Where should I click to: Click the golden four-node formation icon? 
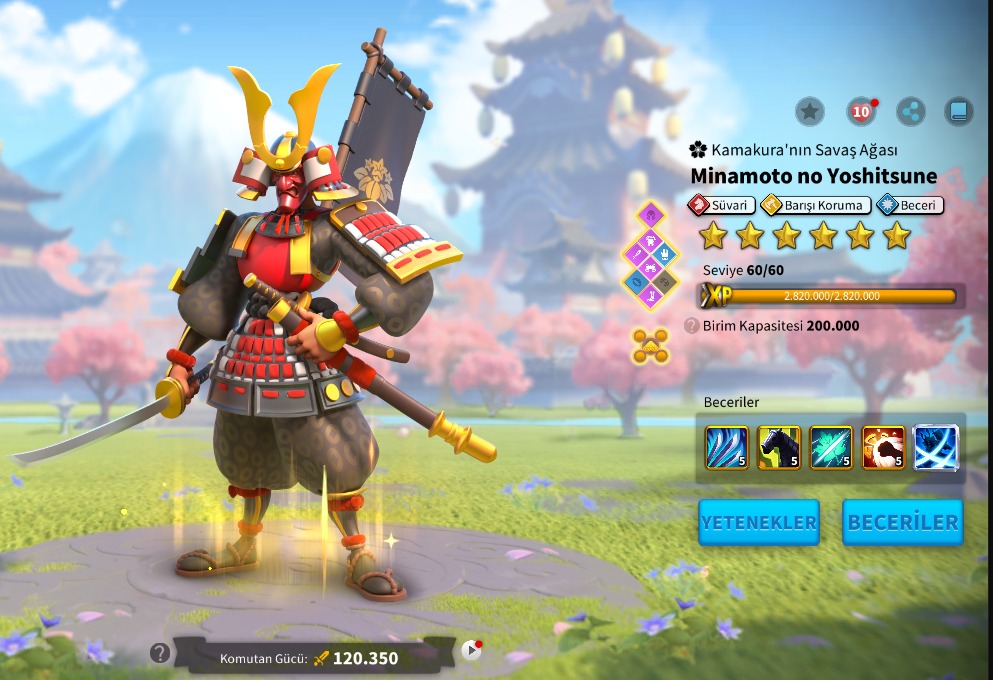click(x=650, y=346)
